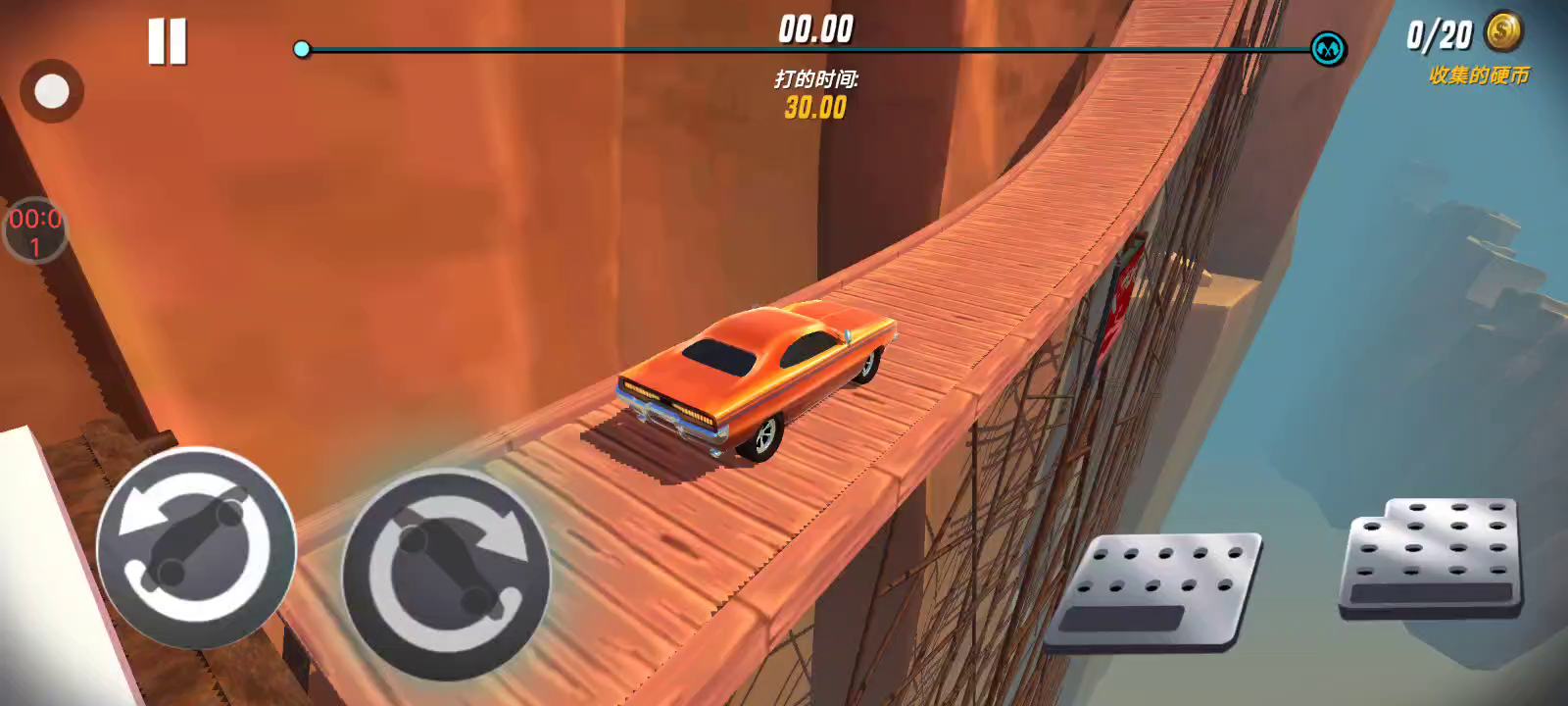
Task: Hit the brake pedal
Action: coord(1153,591)
